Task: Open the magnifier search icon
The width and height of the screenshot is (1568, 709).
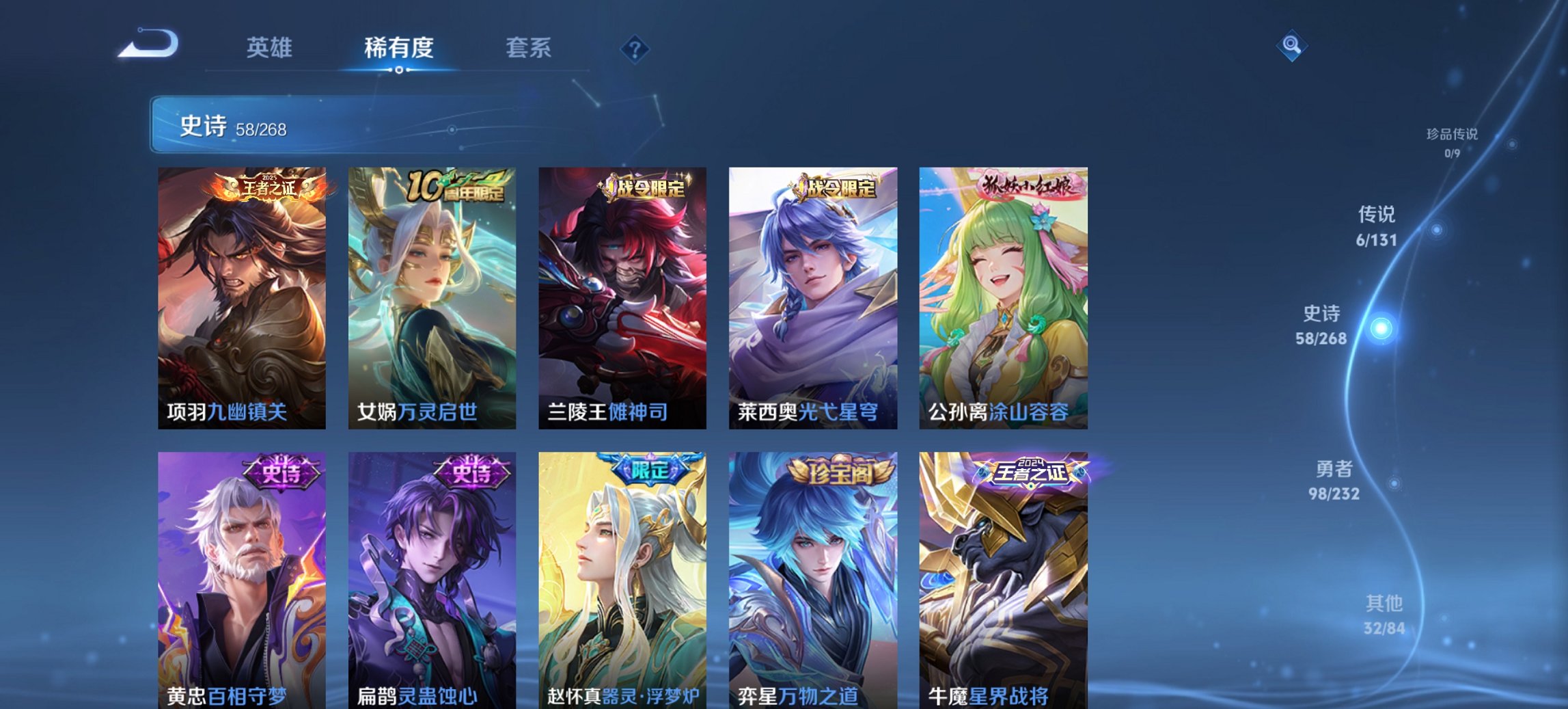Action: pyautogui.click(x=1290, y=46)
